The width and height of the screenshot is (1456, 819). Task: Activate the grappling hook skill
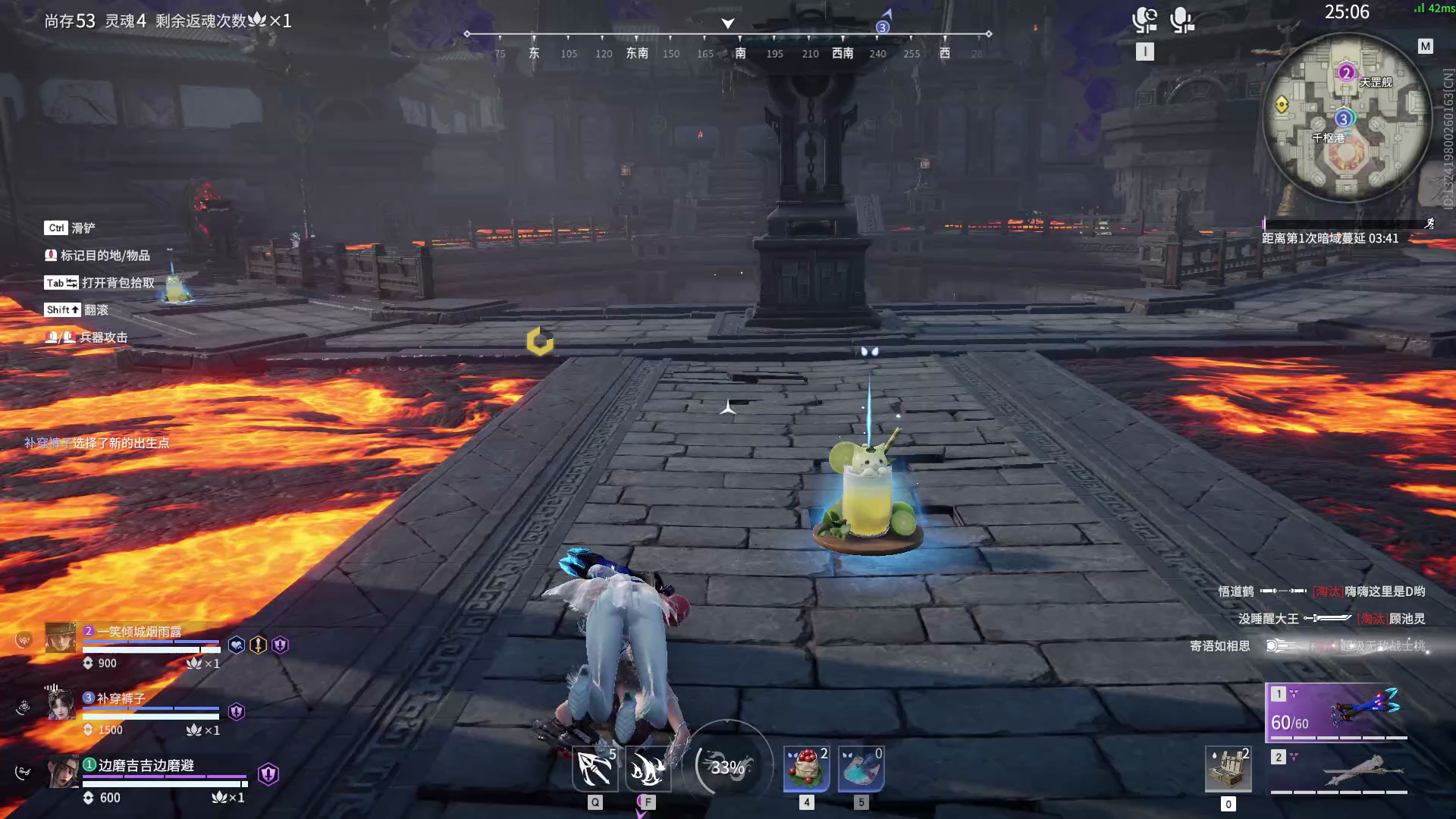(x=595, y=768)
